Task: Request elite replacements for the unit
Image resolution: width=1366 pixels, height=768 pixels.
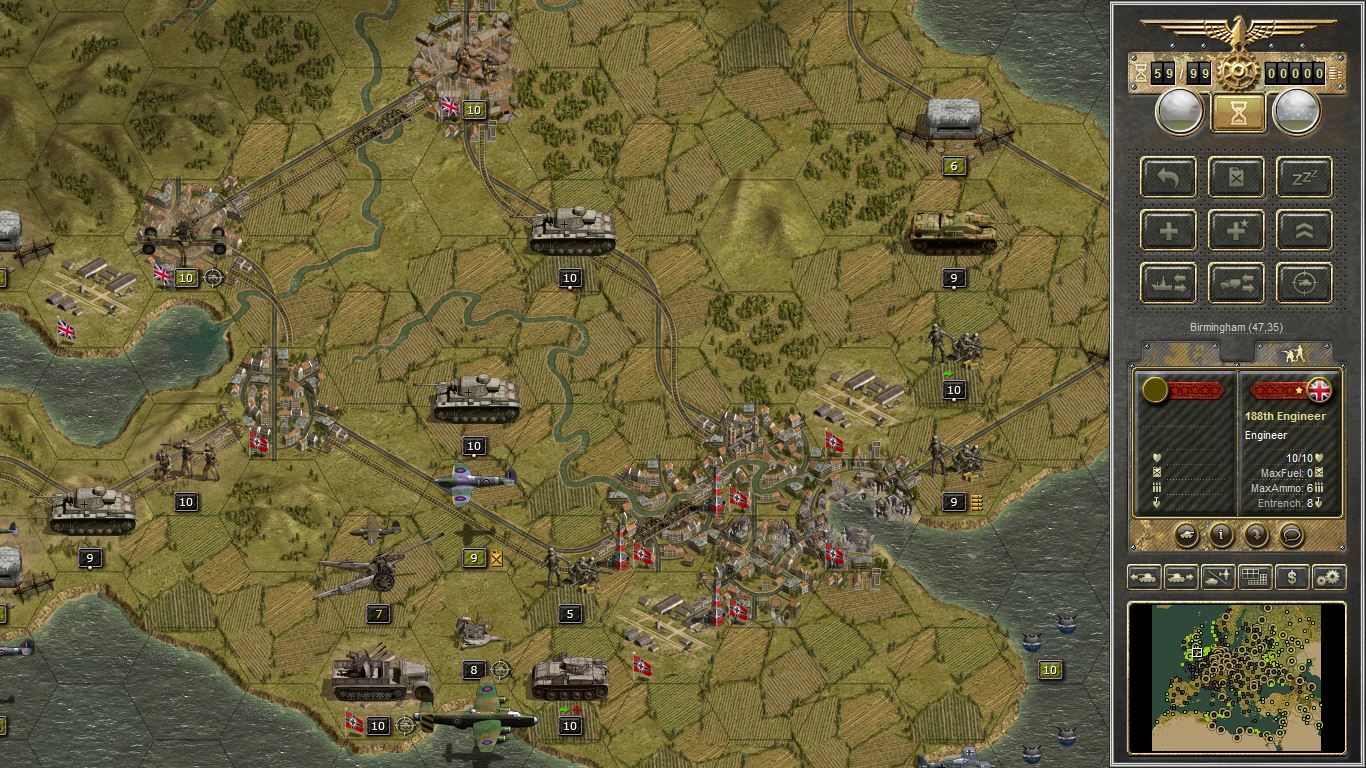Action: point(1236,230)
